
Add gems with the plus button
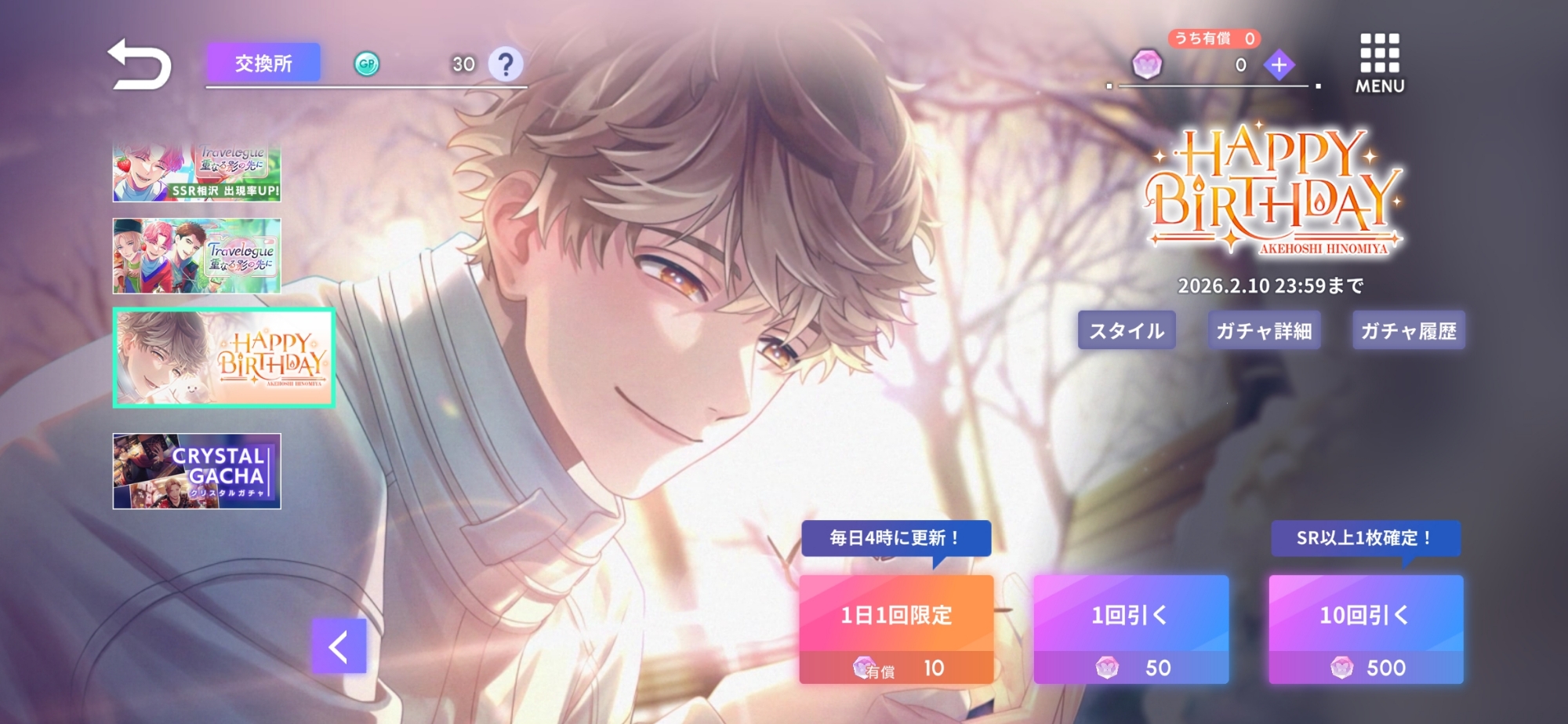(1279, 65)
